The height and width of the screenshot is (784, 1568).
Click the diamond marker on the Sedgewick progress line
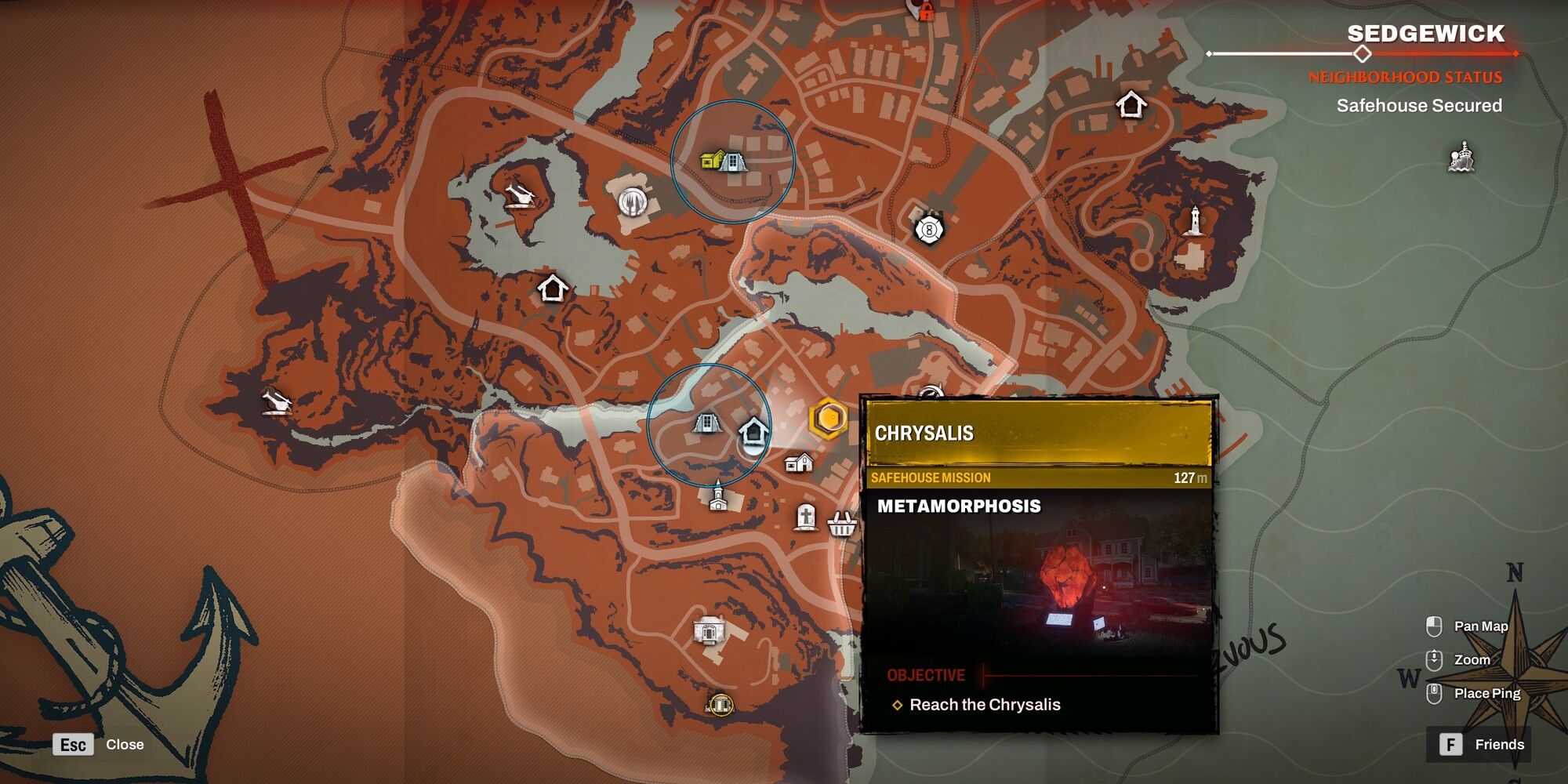click(1362, 54)
